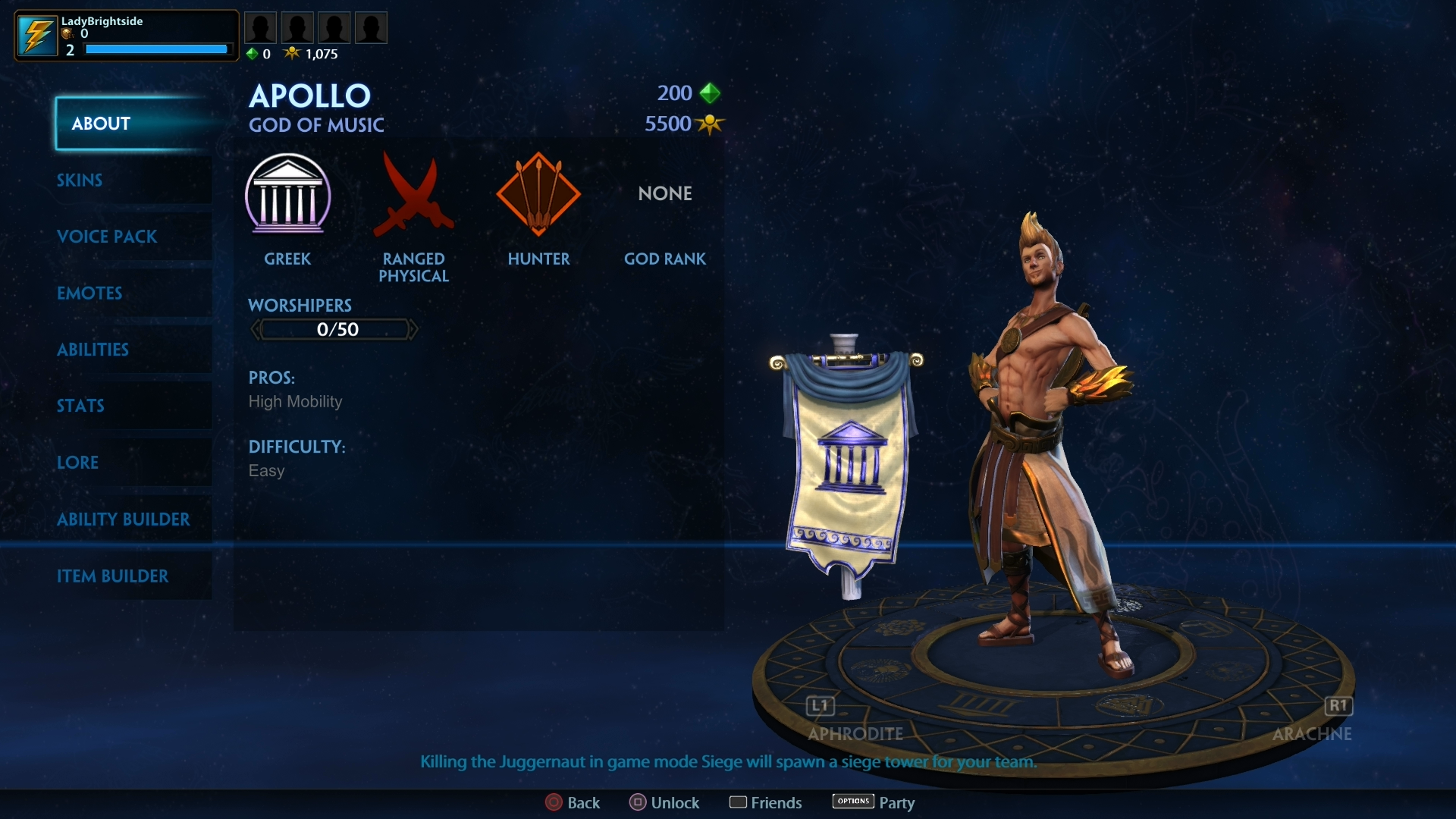1456x819 pixels.
Task: Switch to the Skins tab
Action: click(x=80, y=180)
